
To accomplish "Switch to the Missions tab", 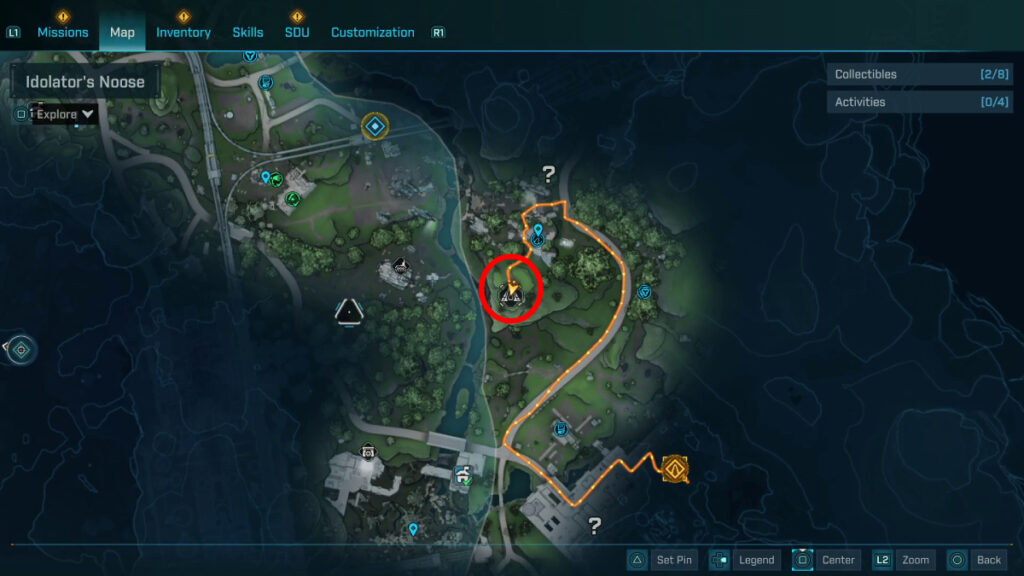I will click(63, 32).
